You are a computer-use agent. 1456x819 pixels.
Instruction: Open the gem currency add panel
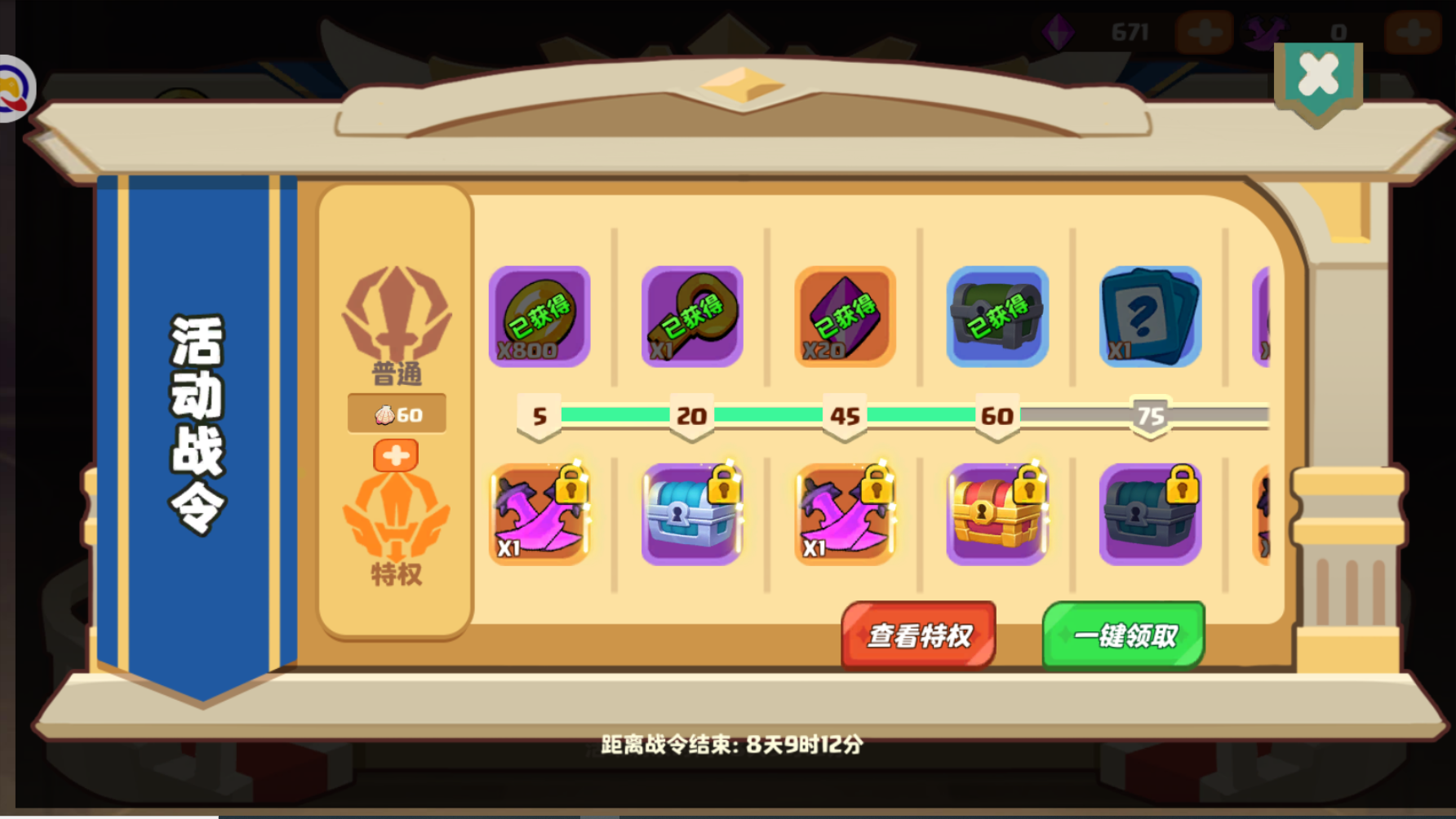(1203, 33)
